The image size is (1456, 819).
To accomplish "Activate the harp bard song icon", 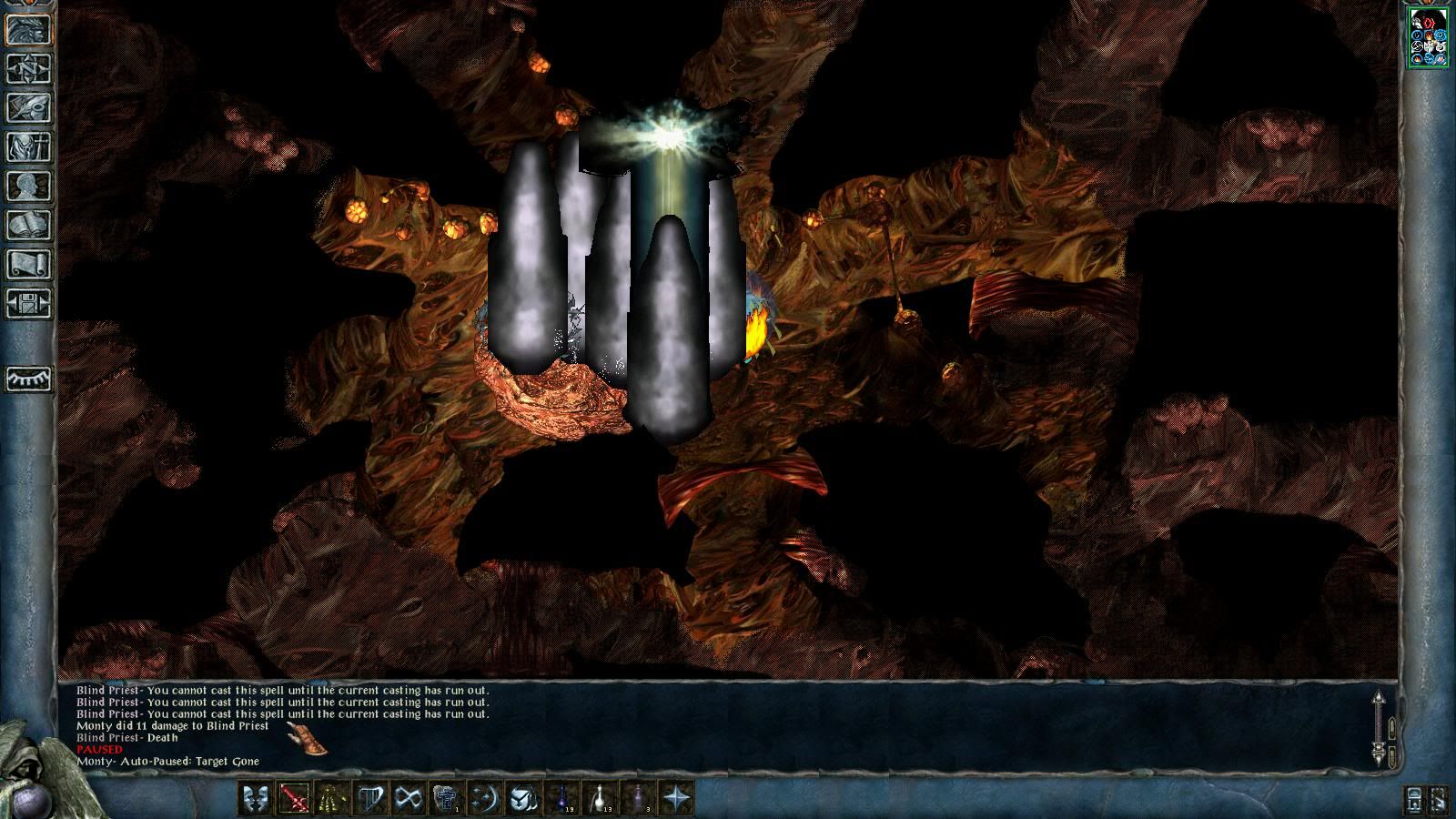I will [369, 799].
